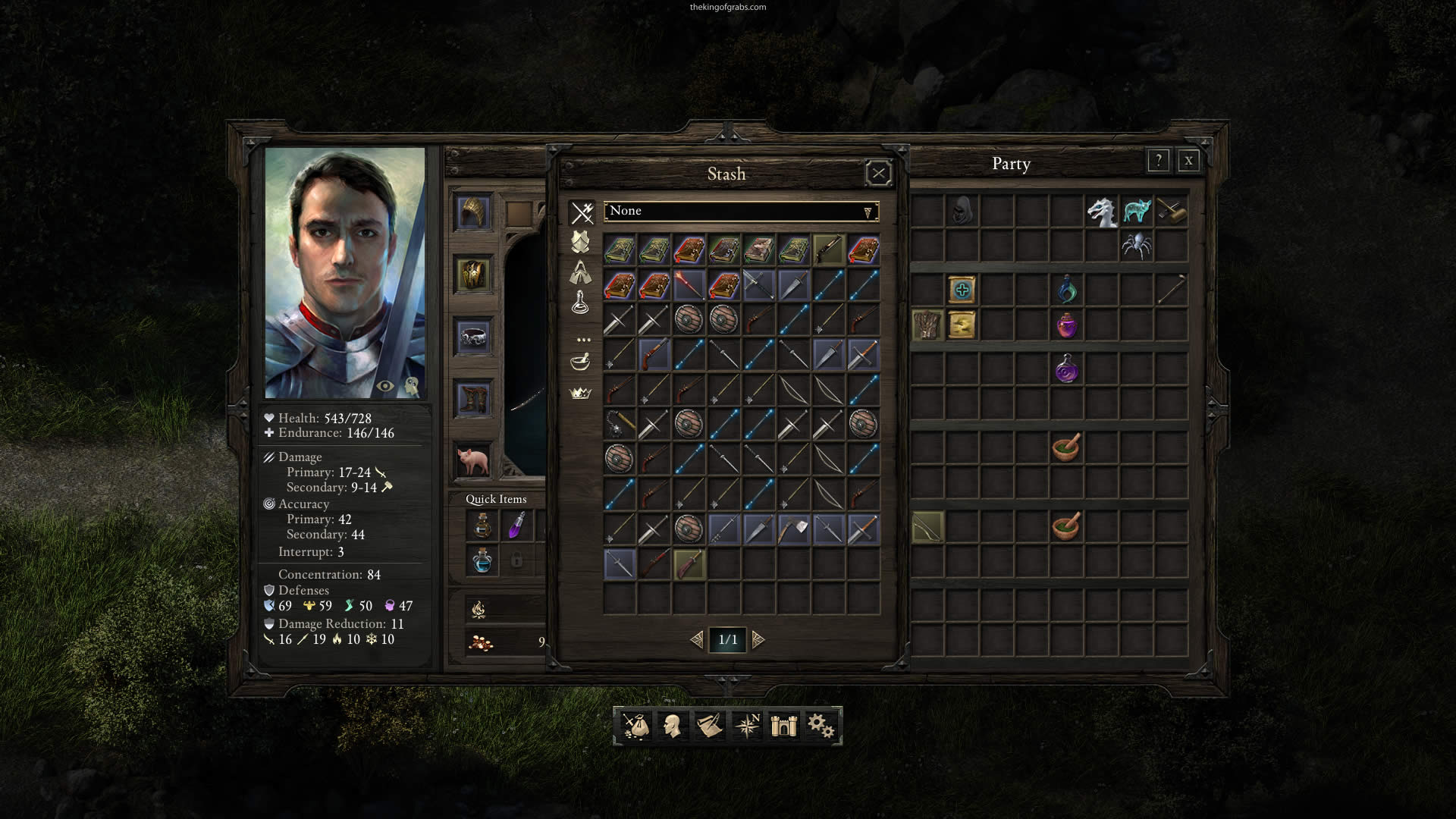This screenshot has width=1456, height=819.
Task: Select the weapons filter with crossed swords
Action: coord(582,212)
